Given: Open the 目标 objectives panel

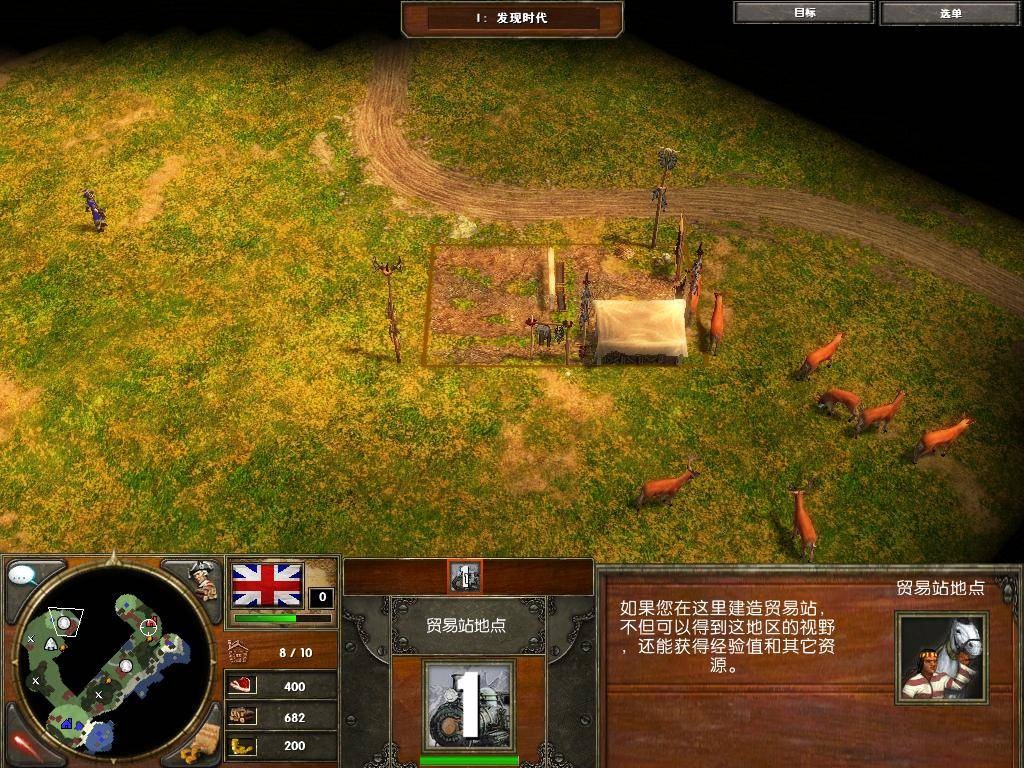Looking at the screenshot, I should [804, 13].
